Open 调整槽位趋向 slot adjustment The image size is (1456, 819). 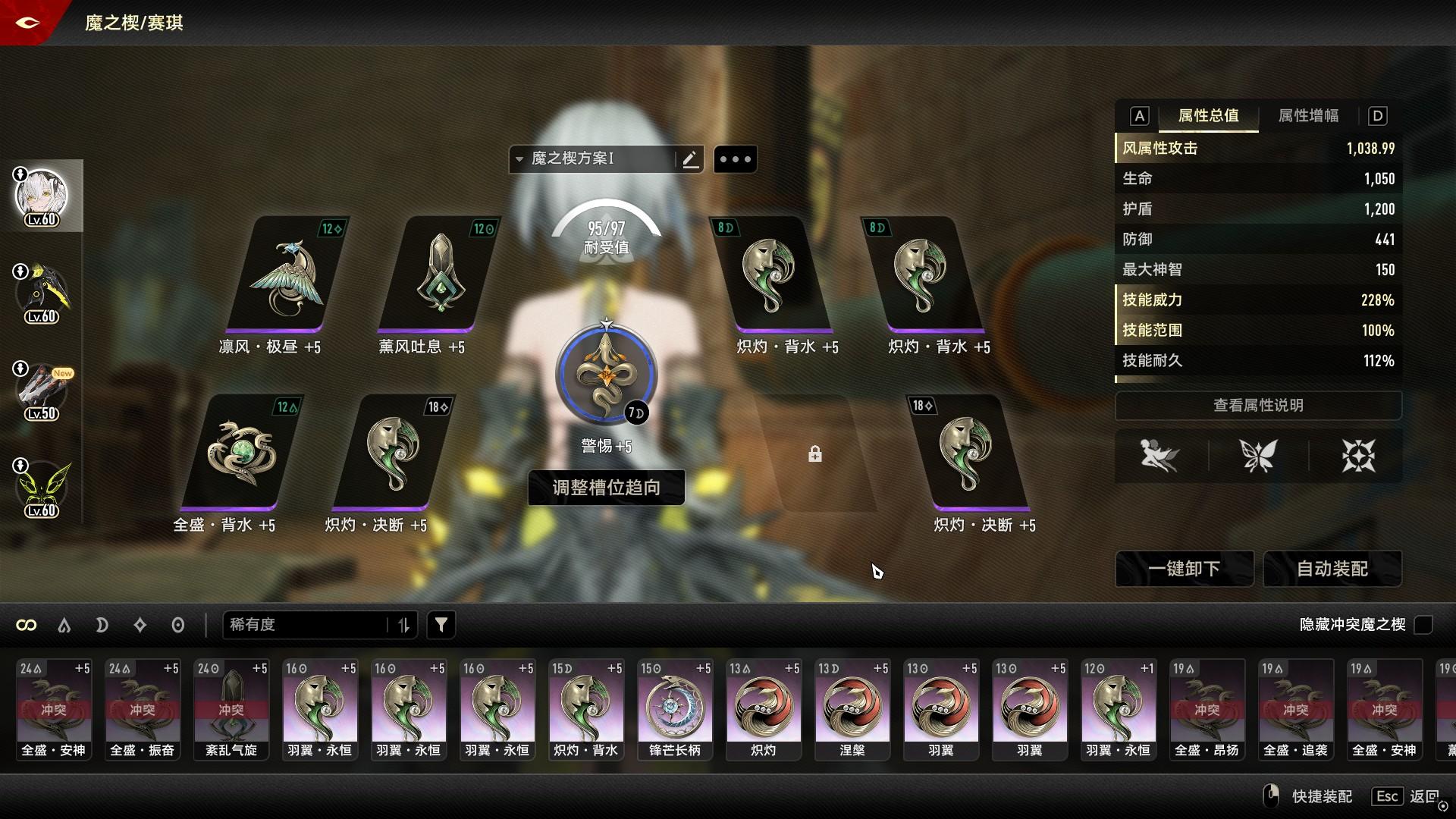606,488
